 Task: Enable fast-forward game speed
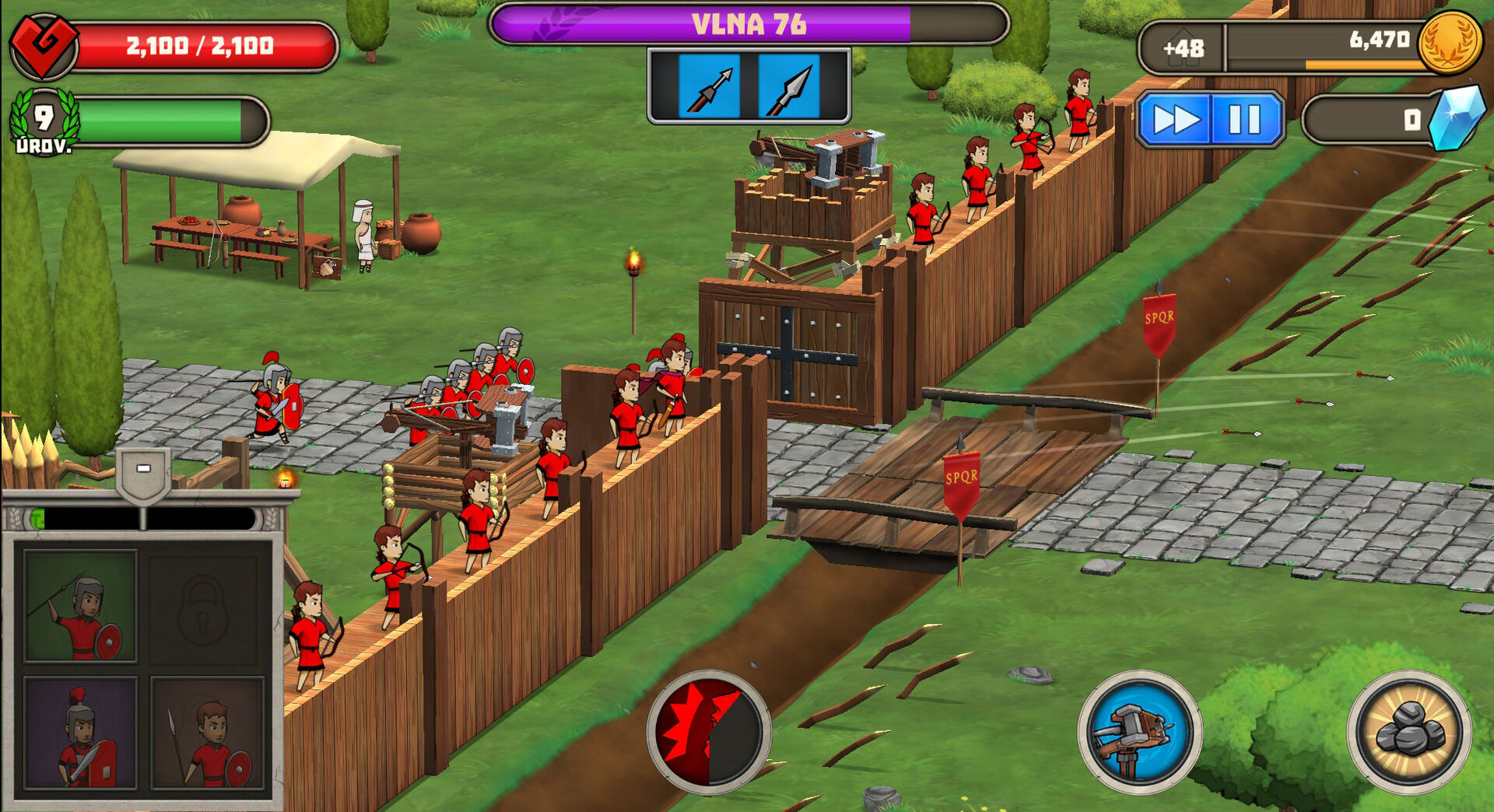tap(1177, 117)
